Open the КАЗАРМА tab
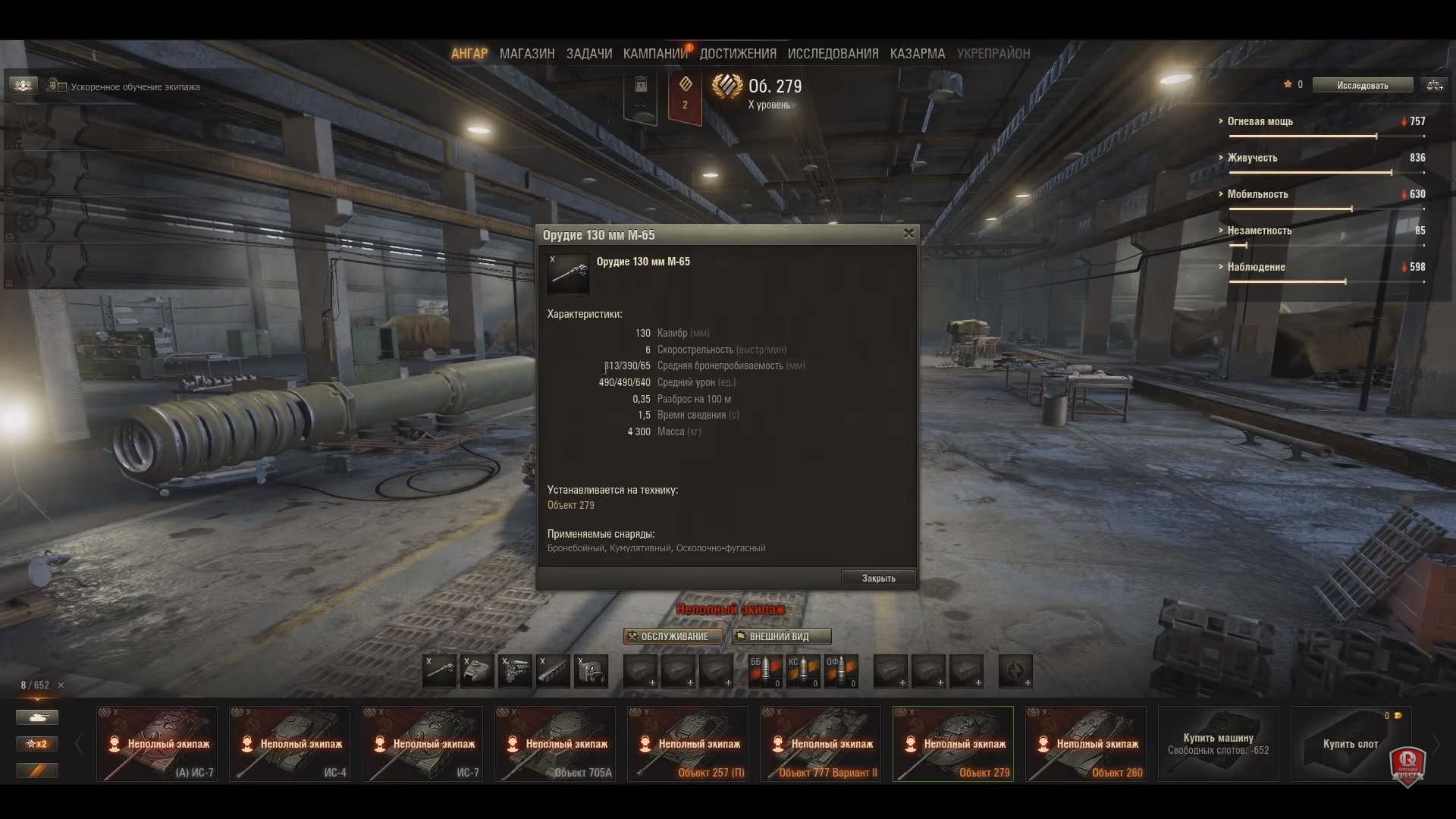Viewport: 1456px width, 819px height. pos(918,54)
